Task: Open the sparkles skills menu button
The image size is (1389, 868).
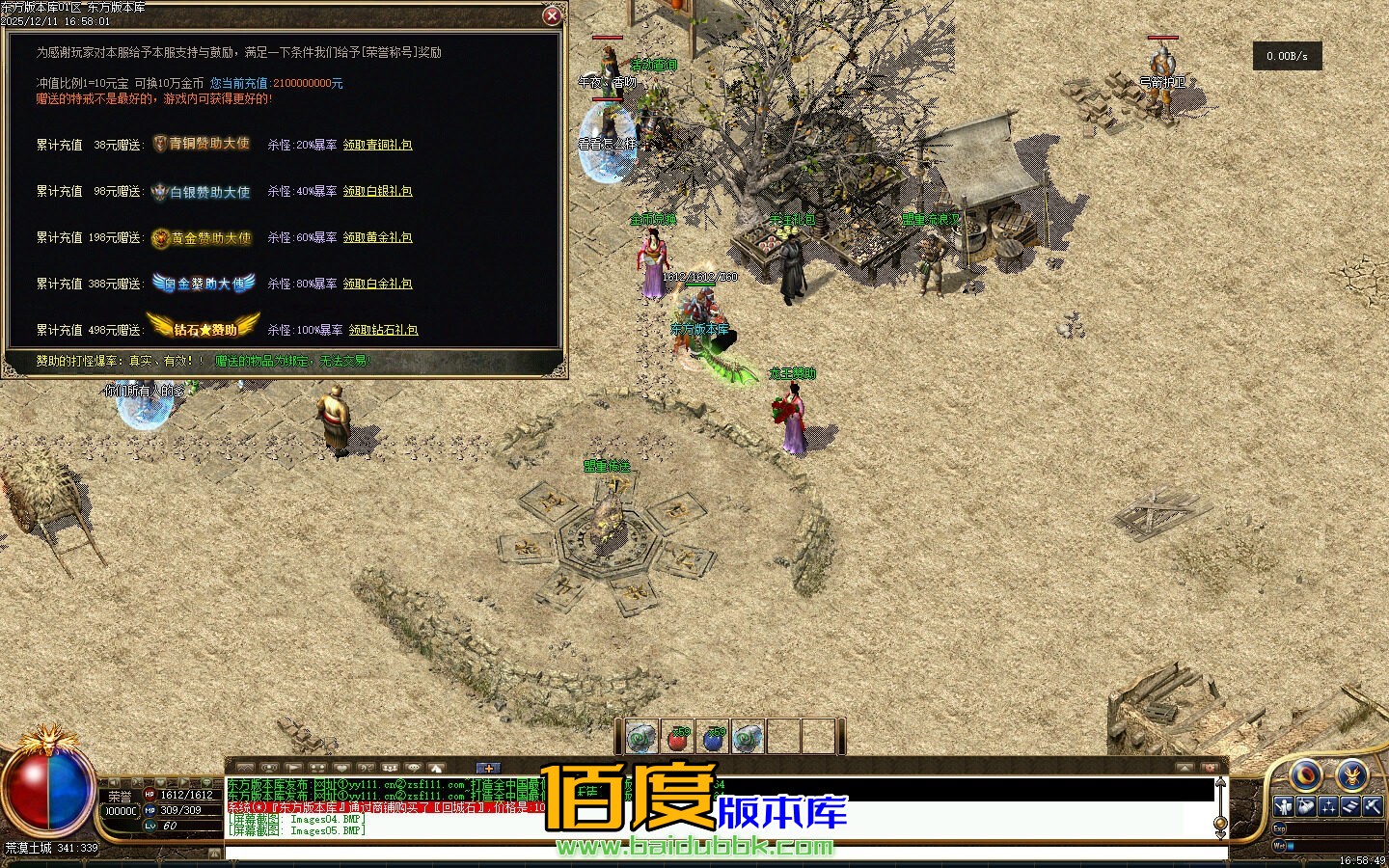Action: tap(1328, 806)
